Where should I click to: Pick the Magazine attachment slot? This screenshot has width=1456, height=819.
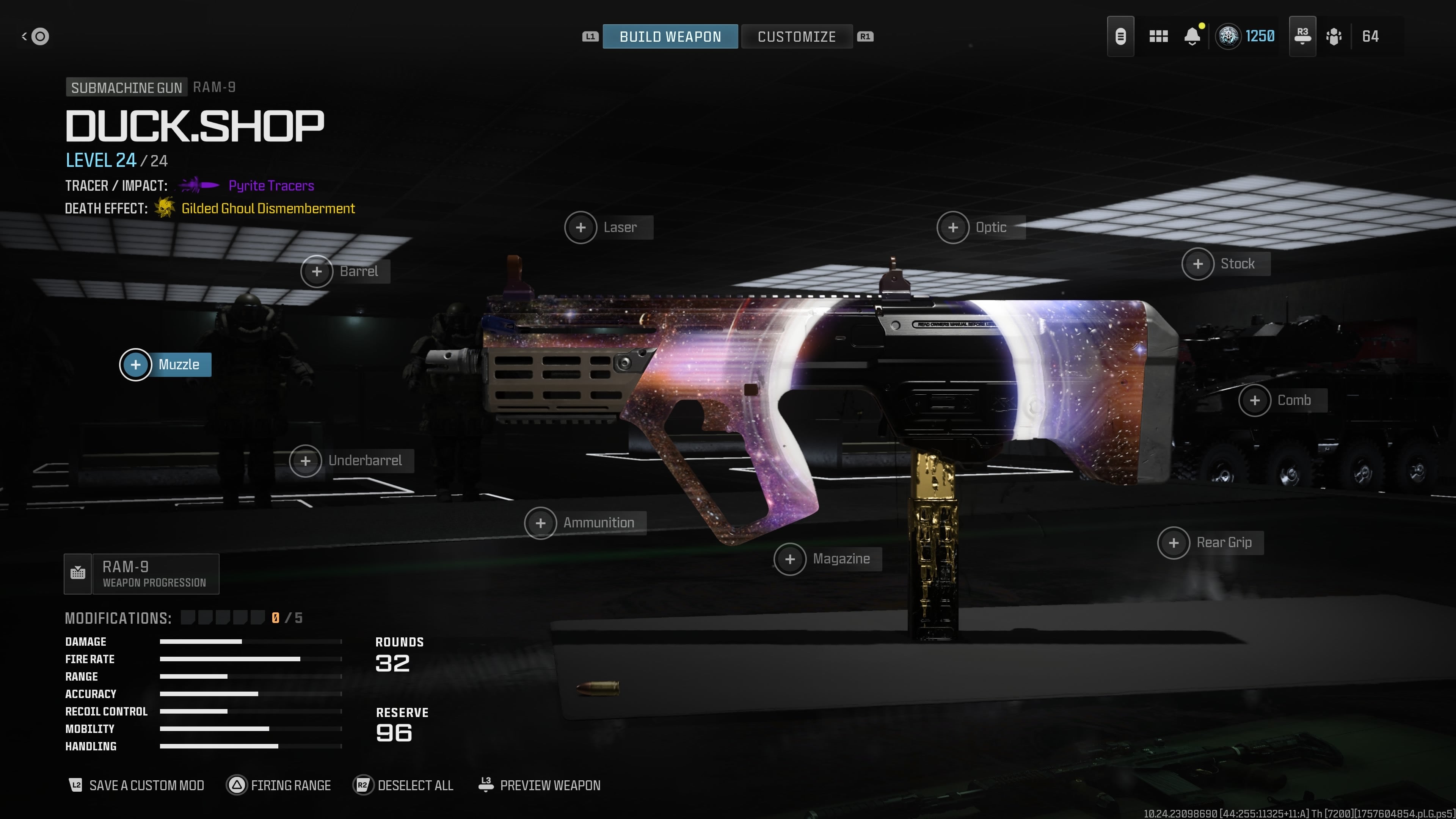(x=827, y=559)
